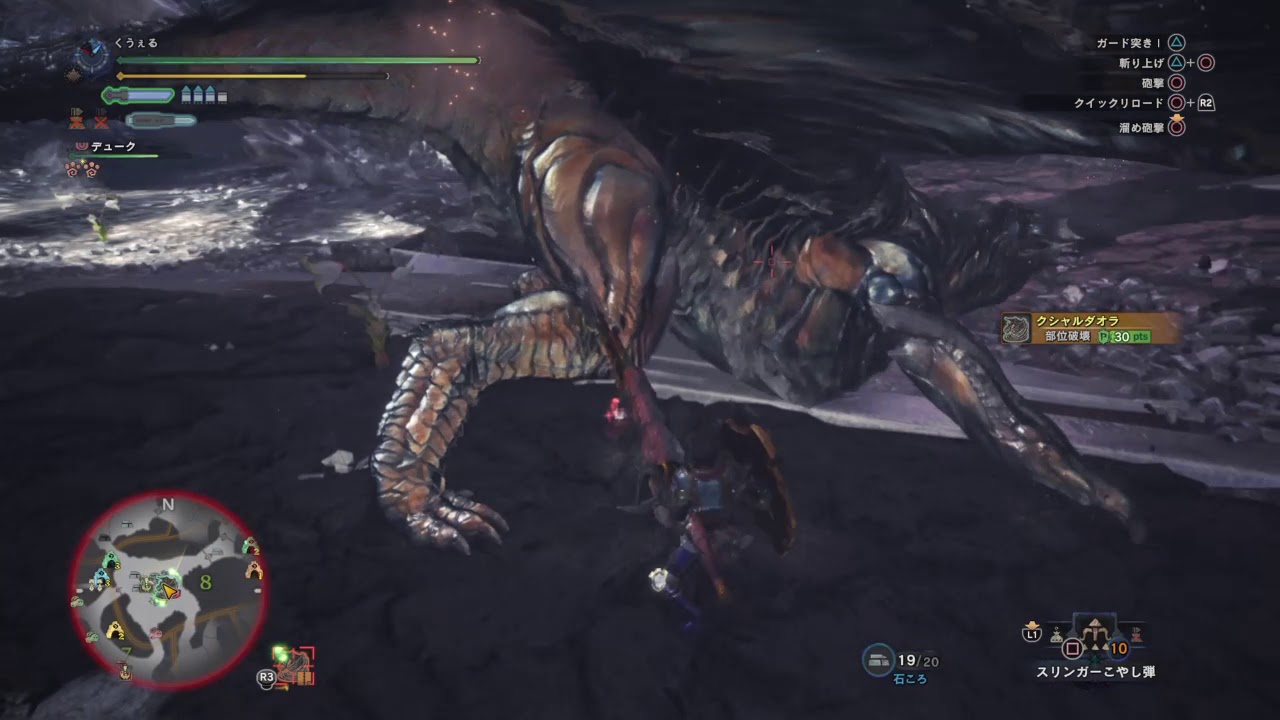Viewport: 1280px width, 720px height.
Task: Select the orange camp marker on minimap
Action: 254,570
